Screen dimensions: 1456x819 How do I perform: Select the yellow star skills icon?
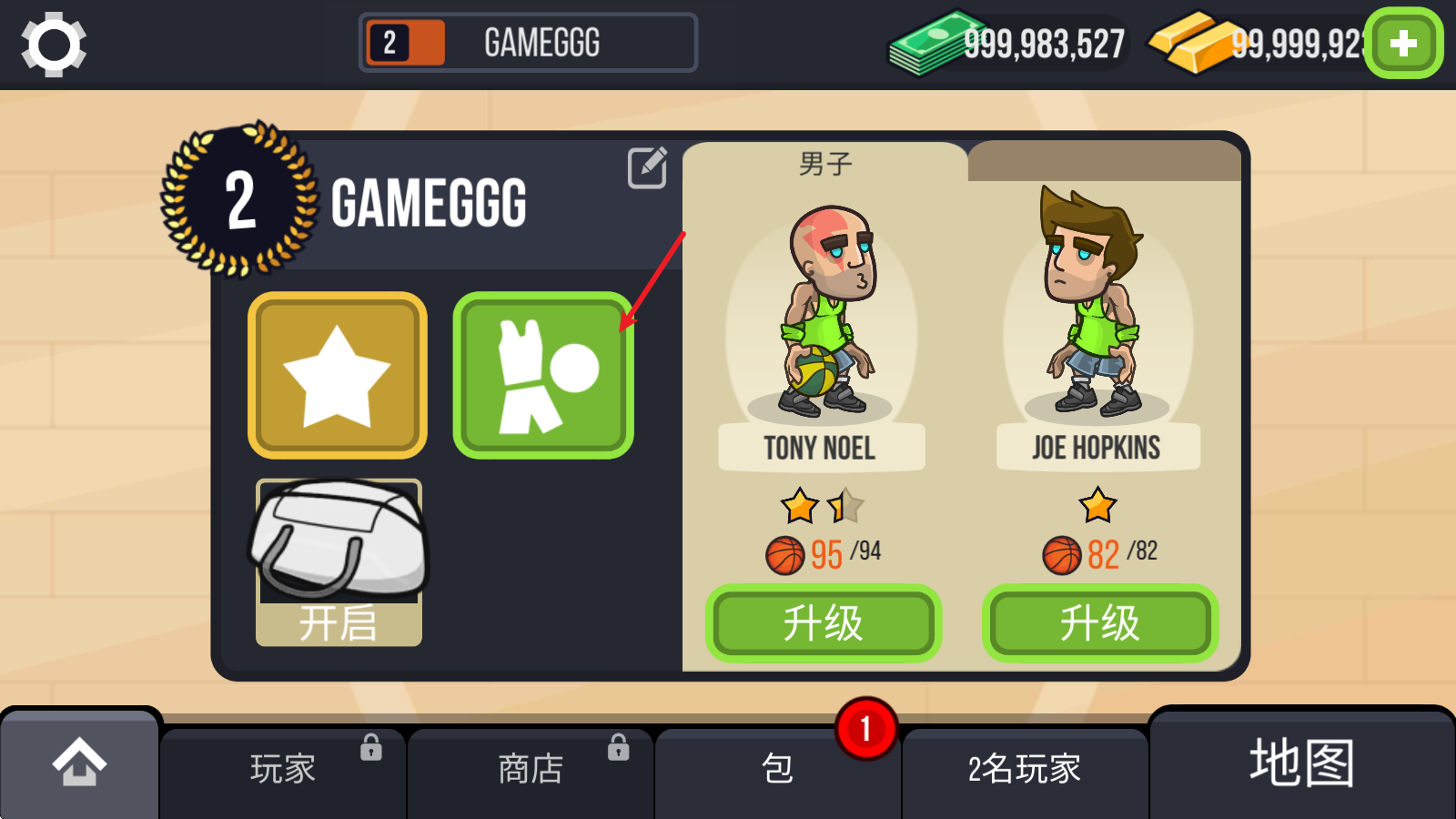[337, 374]
